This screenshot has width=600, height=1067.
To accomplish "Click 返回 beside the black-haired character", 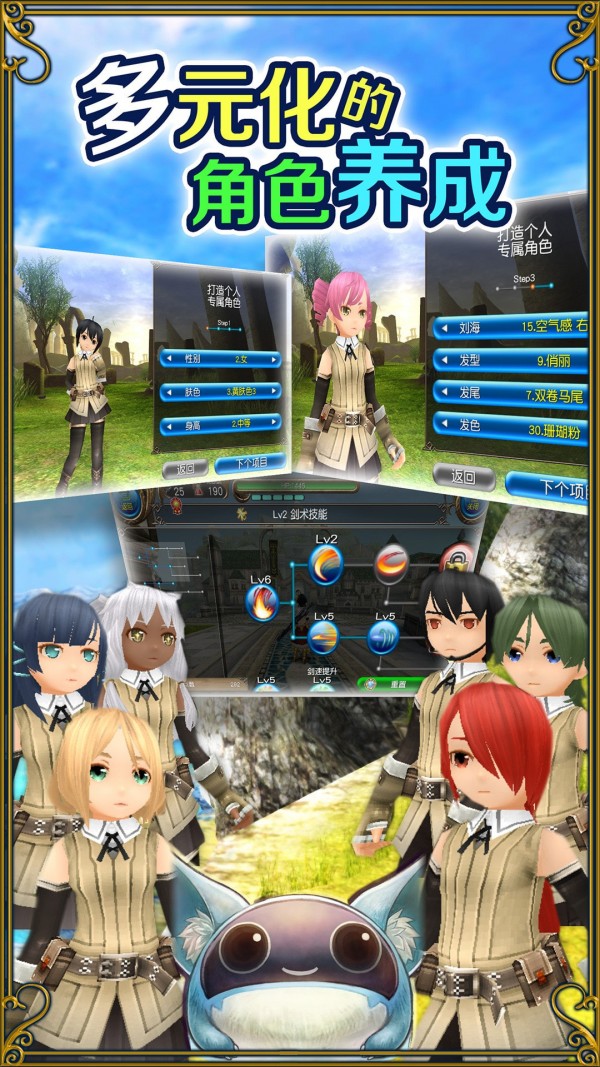I will (x=185, y=467).
